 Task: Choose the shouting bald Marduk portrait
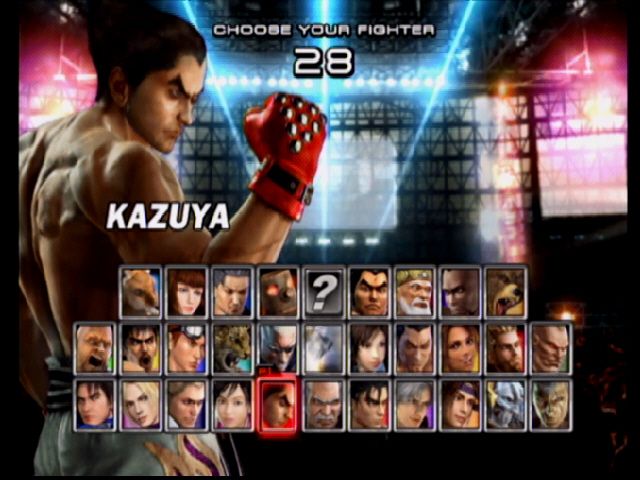point(94,348)
